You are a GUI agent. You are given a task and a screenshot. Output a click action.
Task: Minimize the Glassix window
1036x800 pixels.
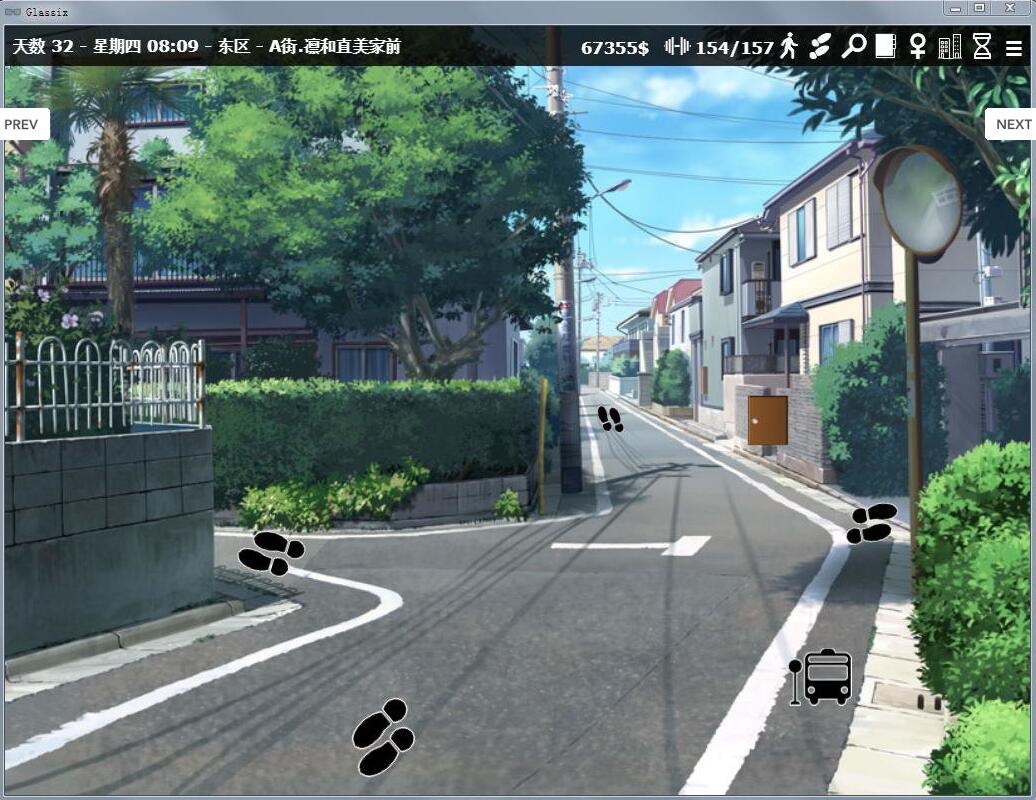[957, 8]
